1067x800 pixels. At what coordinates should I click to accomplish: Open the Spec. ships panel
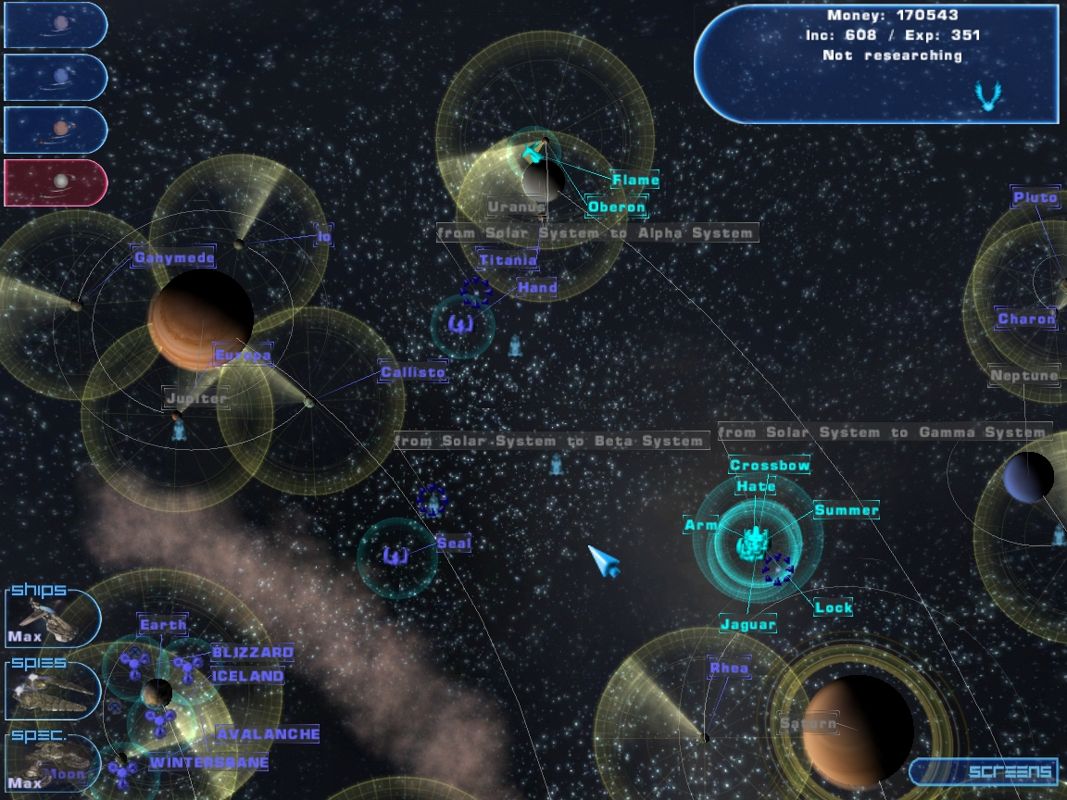[52, 762]
